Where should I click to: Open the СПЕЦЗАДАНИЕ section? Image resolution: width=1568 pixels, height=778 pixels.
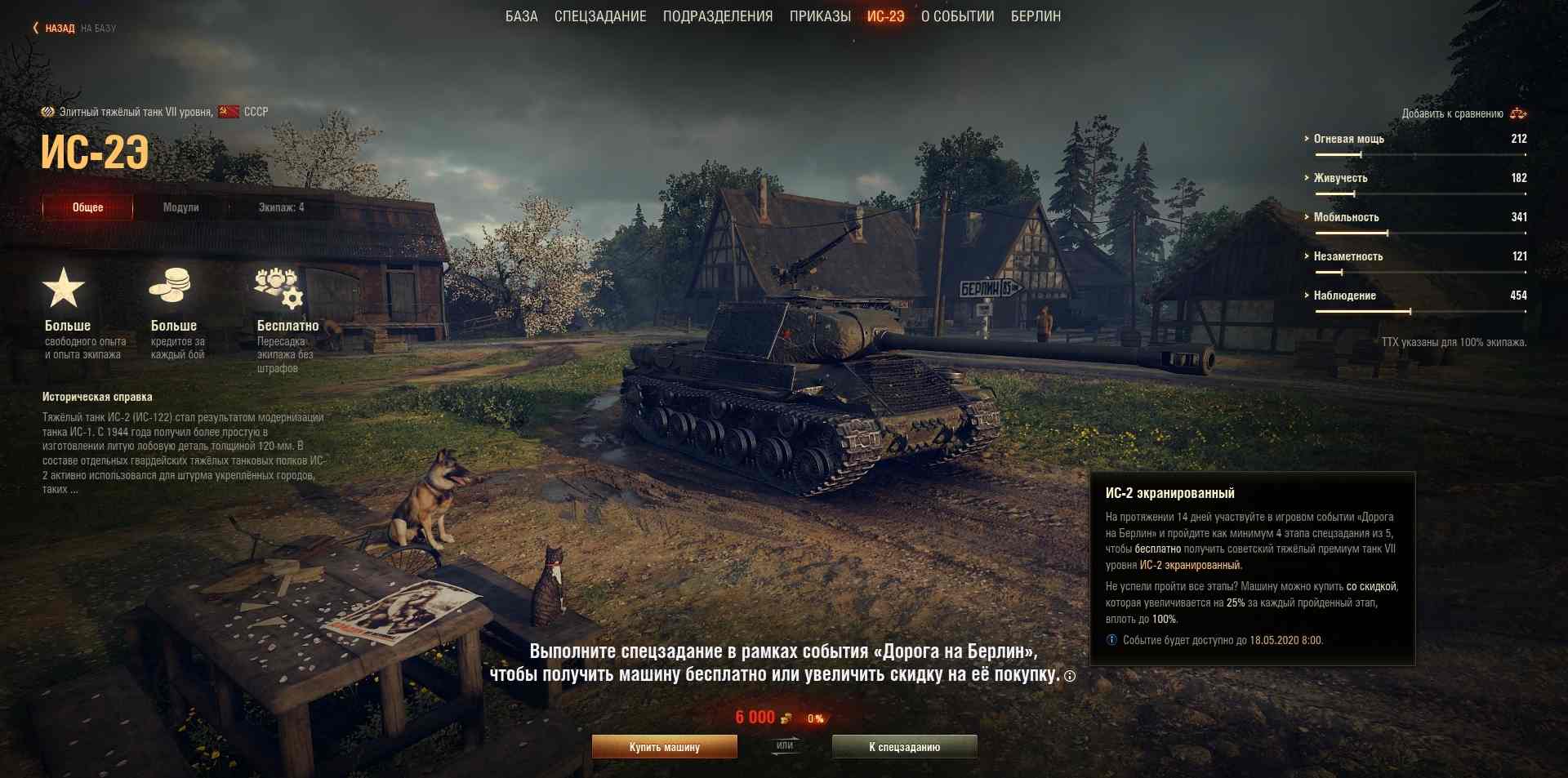600,16
